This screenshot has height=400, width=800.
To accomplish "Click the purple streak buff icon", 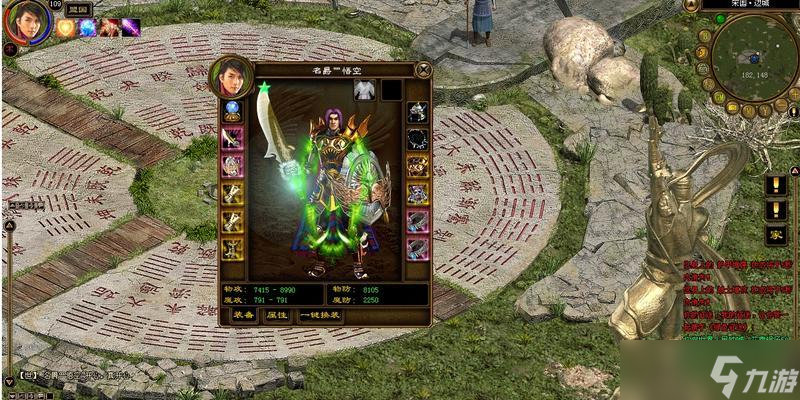I will [x=131, y=27].
